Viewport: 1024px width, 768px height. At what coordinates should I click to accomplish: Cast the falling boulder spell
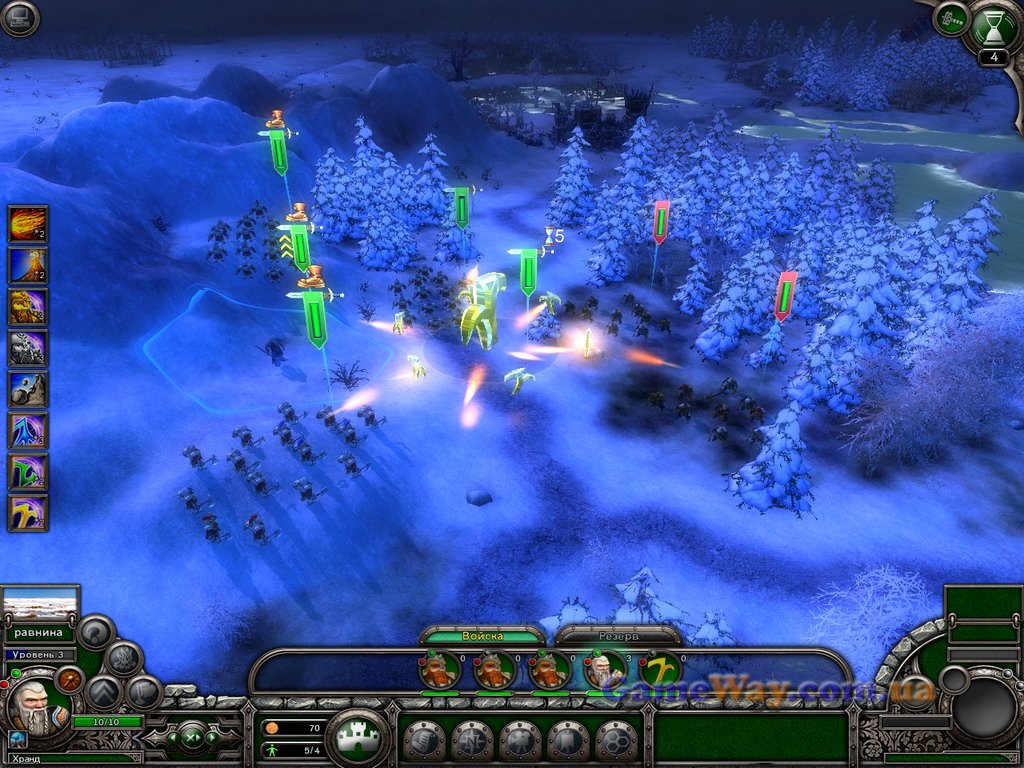28,389
